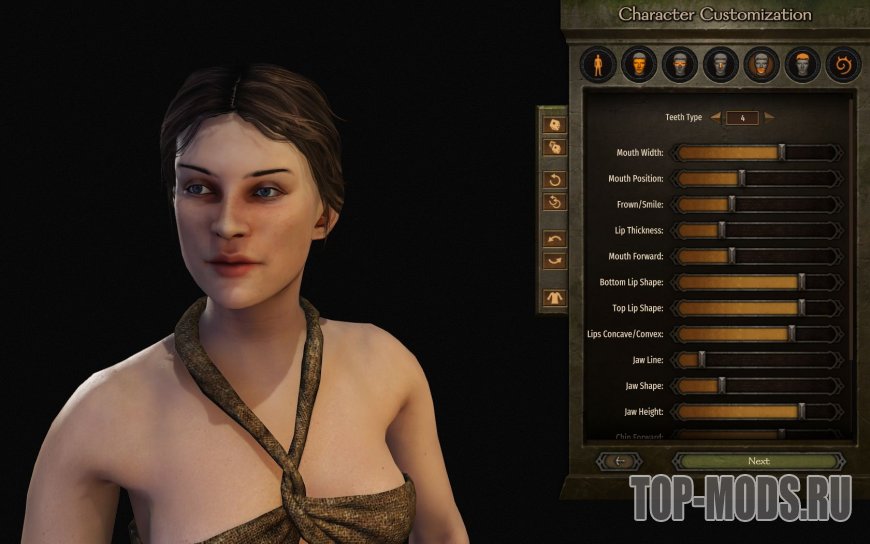This screenshot has height=544, width=870.
Task: Go back with the left arrow button
Action: click(619, 461)
